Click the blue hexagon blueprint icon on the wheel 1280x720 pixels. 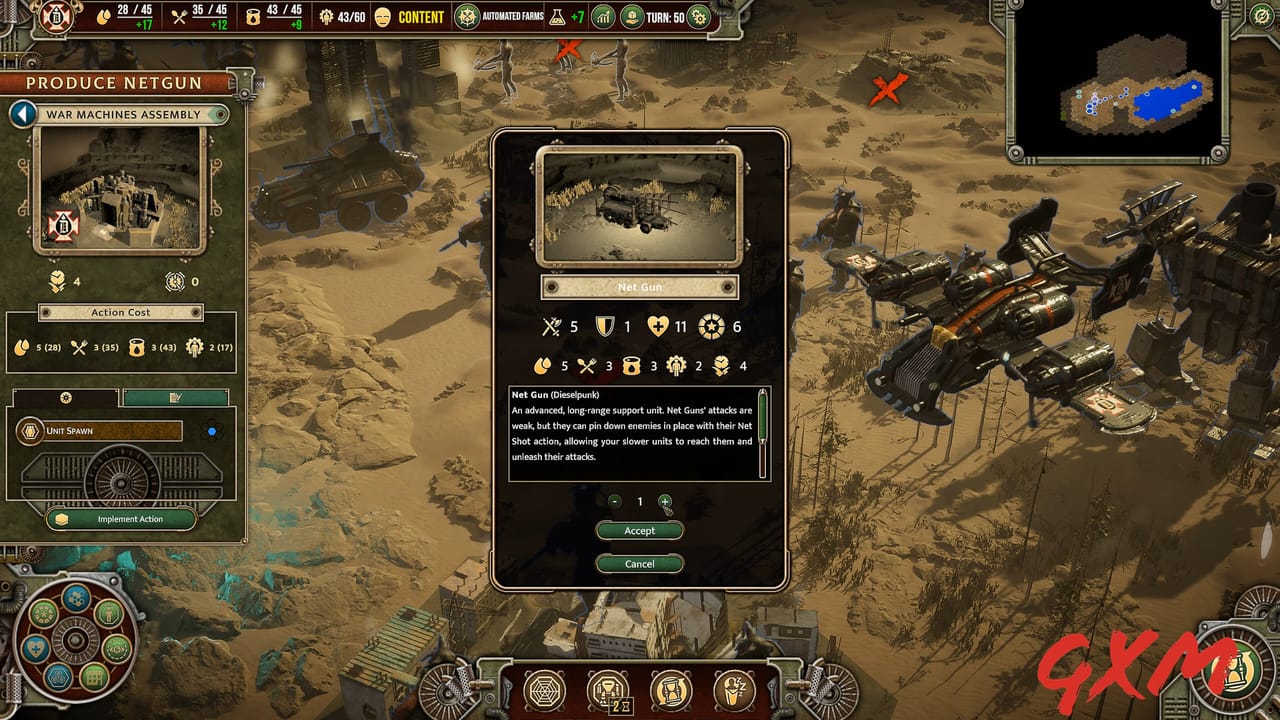tap(59, 678)
